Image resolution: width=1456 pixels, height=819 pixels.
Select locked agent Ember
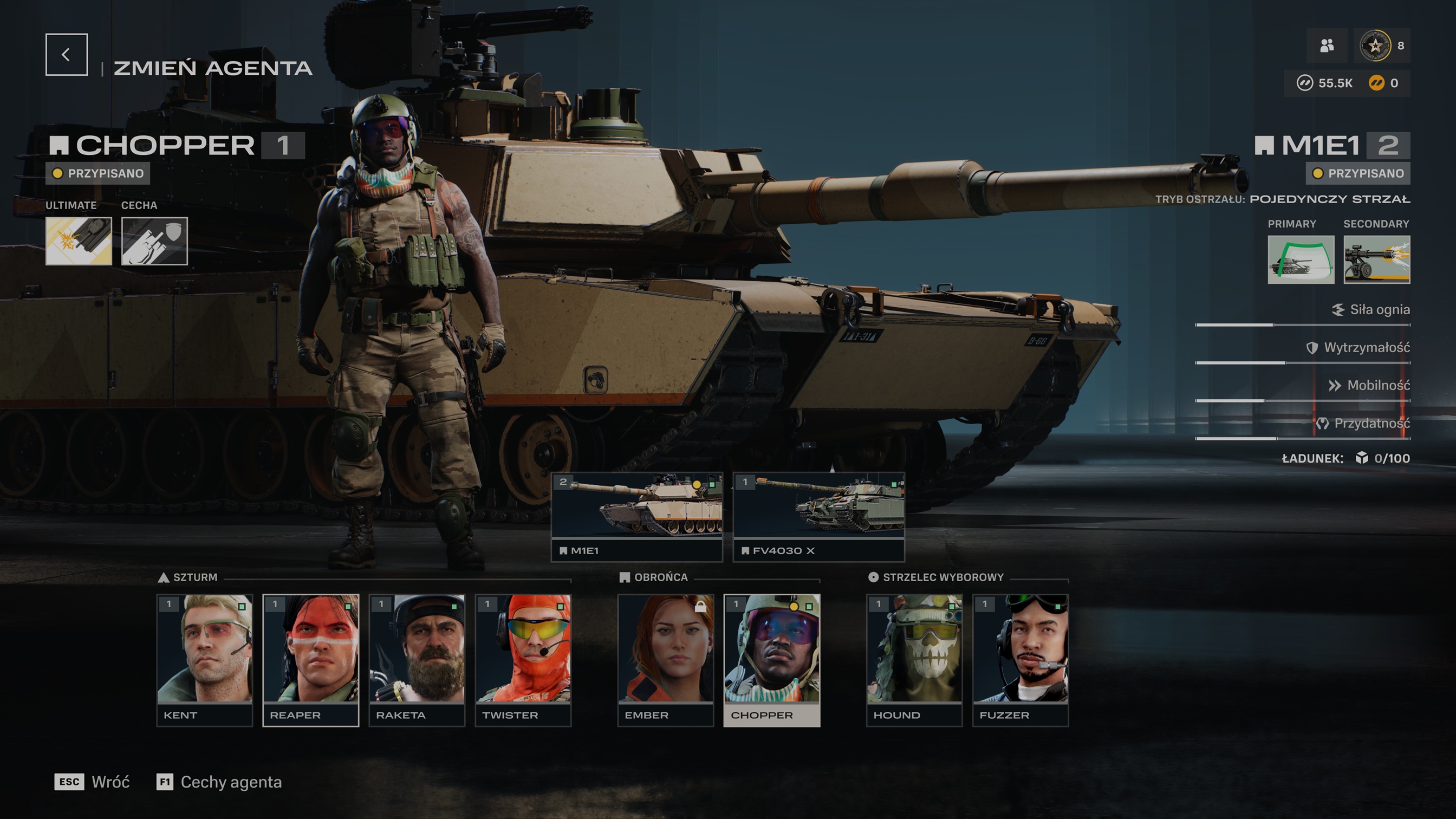click(x=665, y=659)
